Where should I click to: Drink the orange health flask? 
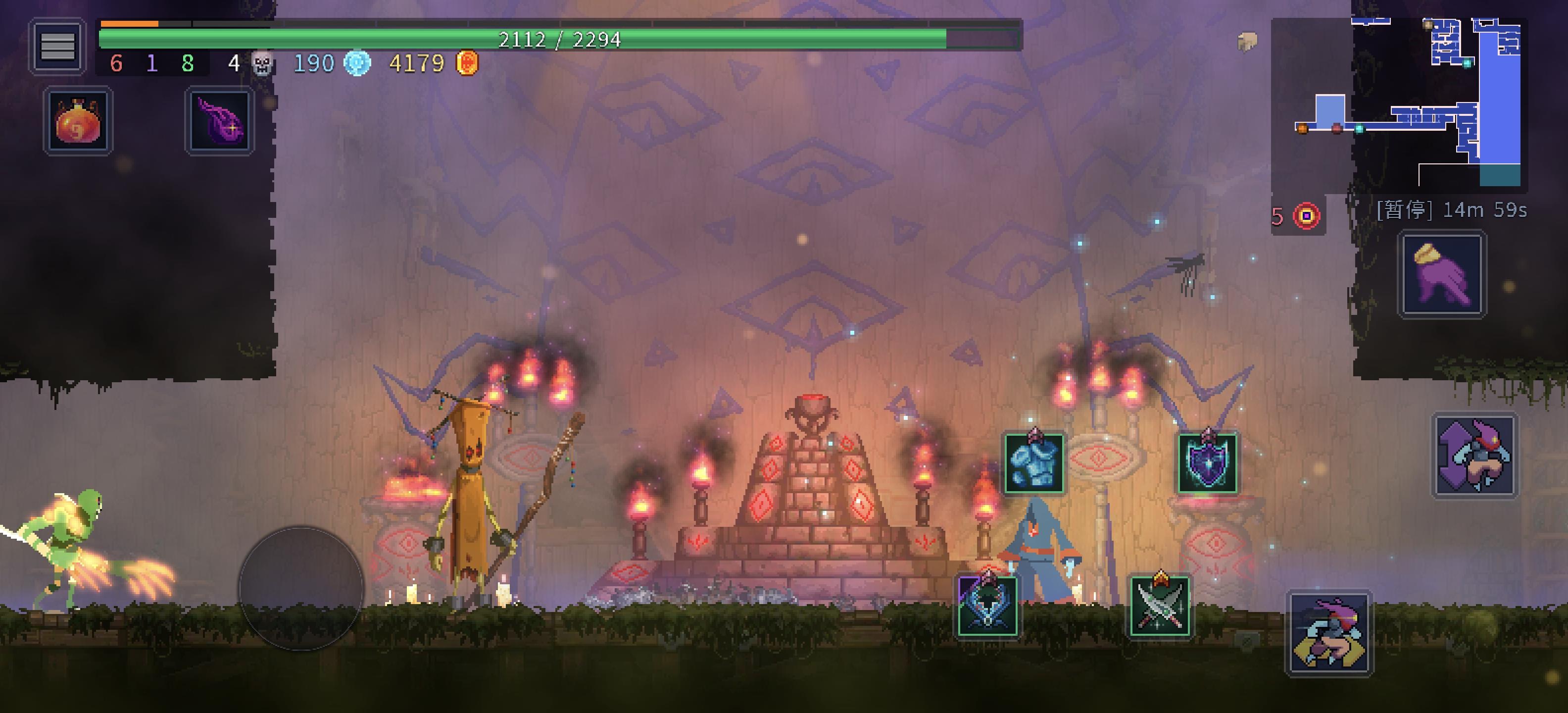[x=78, y=120]
